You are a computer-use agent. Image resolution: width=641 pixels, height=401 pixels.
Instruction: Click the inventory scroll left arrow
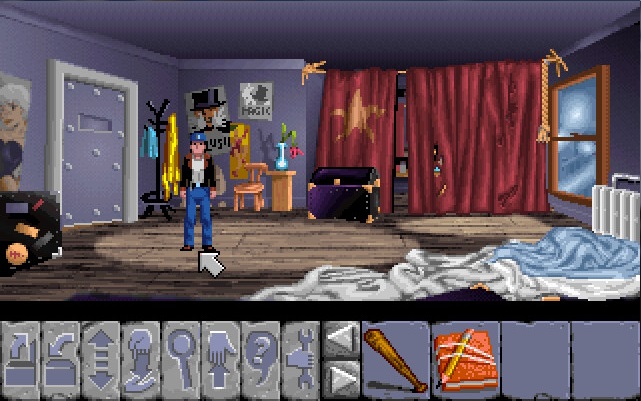point(342,339)
